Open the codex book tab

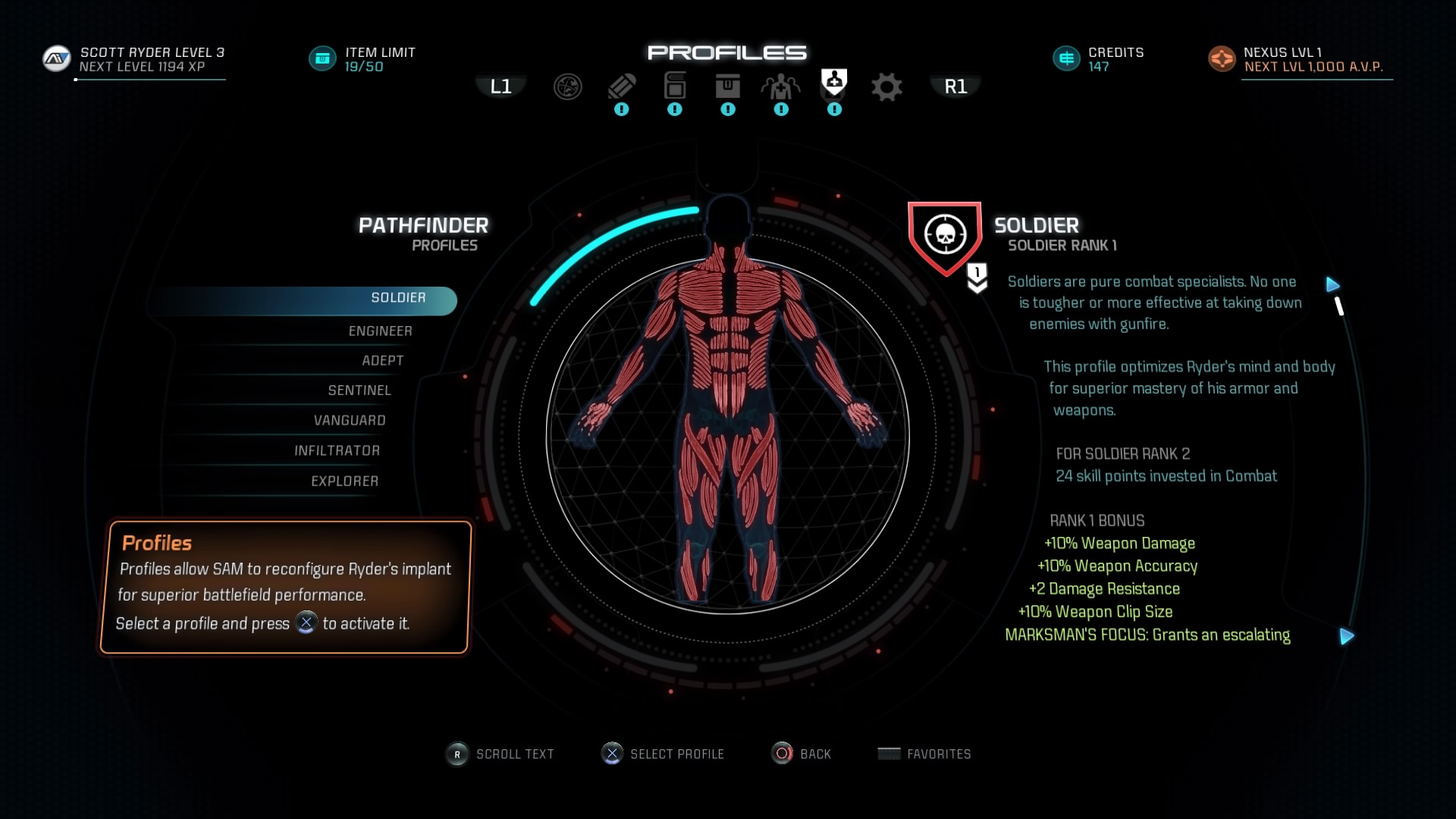pyautogui.click(x=674, y=86)
